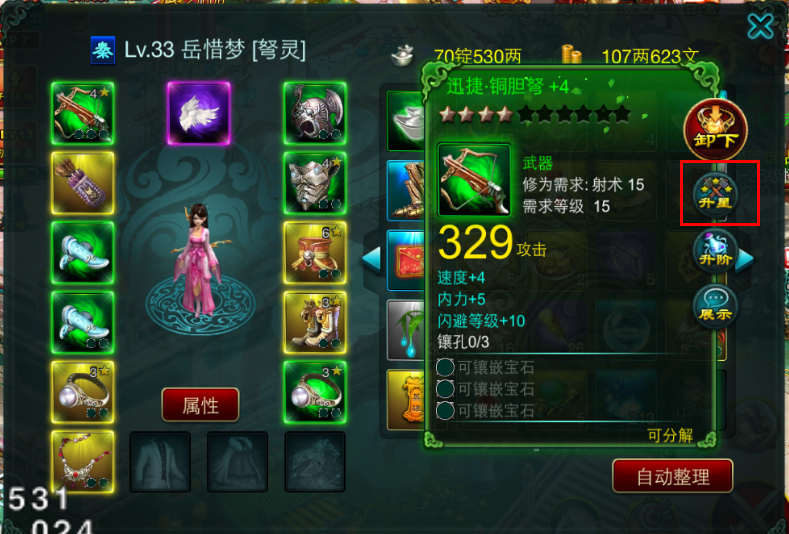The height and width of the screenshot is (534, 789).
Task: Auto-sort the bag with 自动整理
Action: (x=672, y=475)
